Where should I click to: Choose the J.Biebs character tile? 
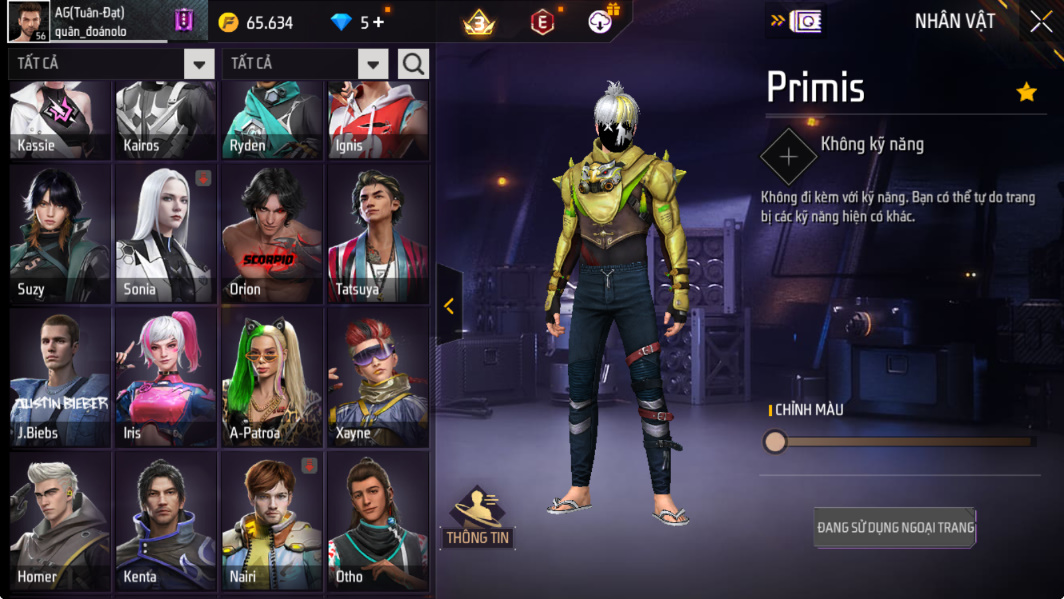(x=60, y=377)
